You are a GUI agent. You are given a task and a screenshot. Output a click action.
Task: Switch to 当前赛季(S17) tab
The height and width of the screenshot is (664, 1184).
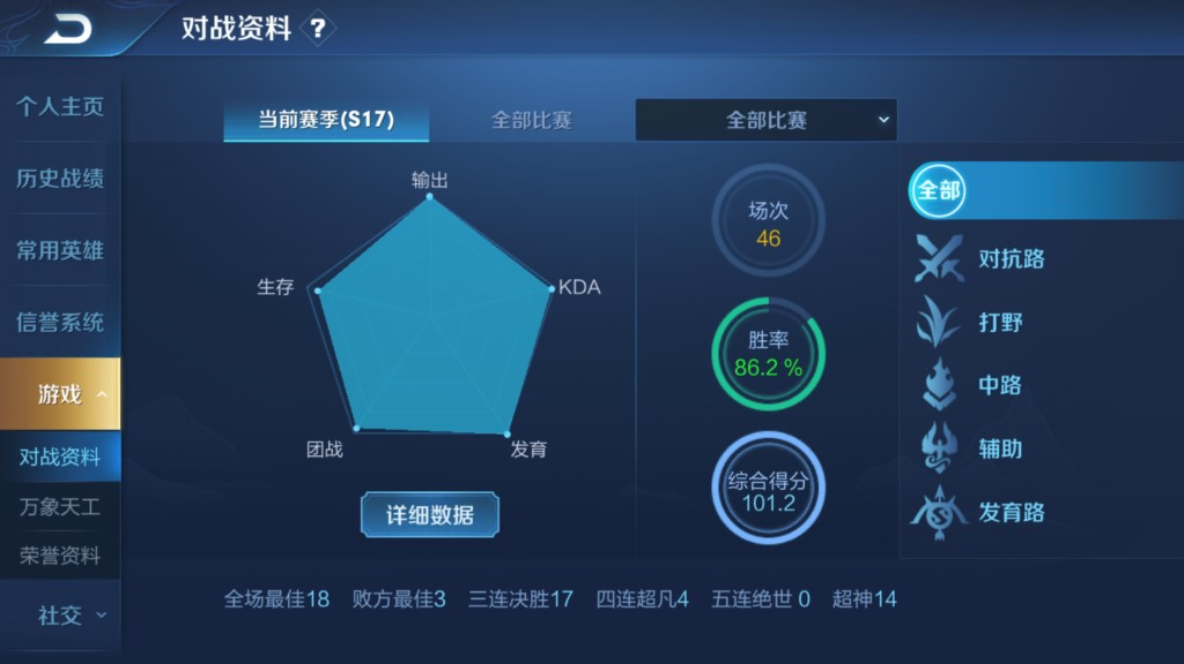pos(326,120)
